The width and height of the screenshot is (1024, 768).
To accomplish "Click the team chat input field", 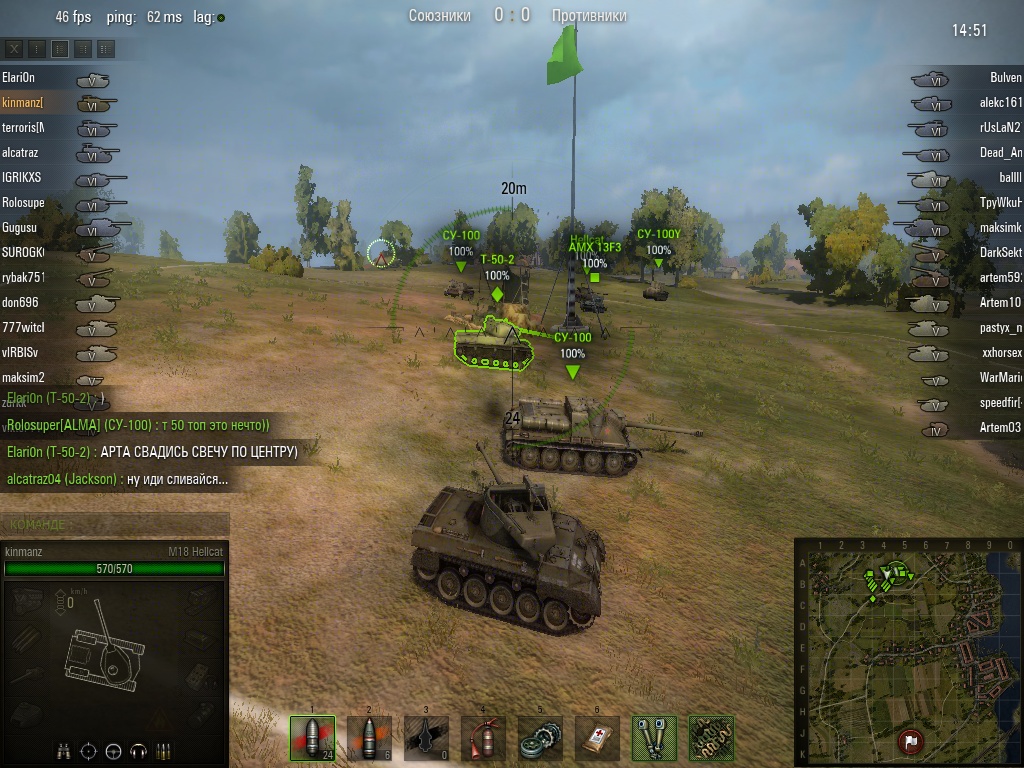I will [x=115, y=524].
